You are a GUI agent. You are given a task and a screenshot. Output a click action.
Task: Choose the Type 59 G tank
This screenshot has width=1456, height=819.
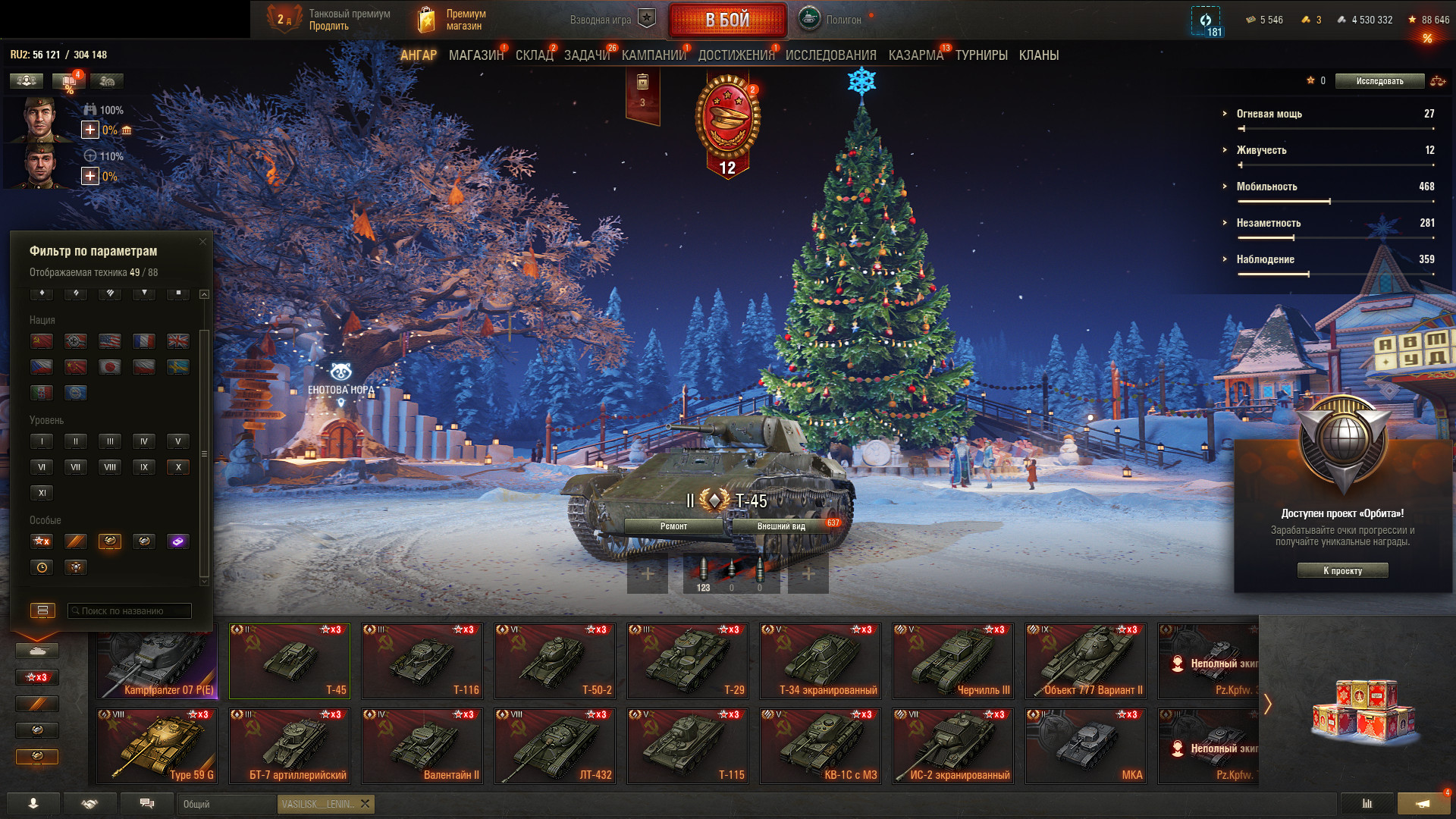coord(157,746)
